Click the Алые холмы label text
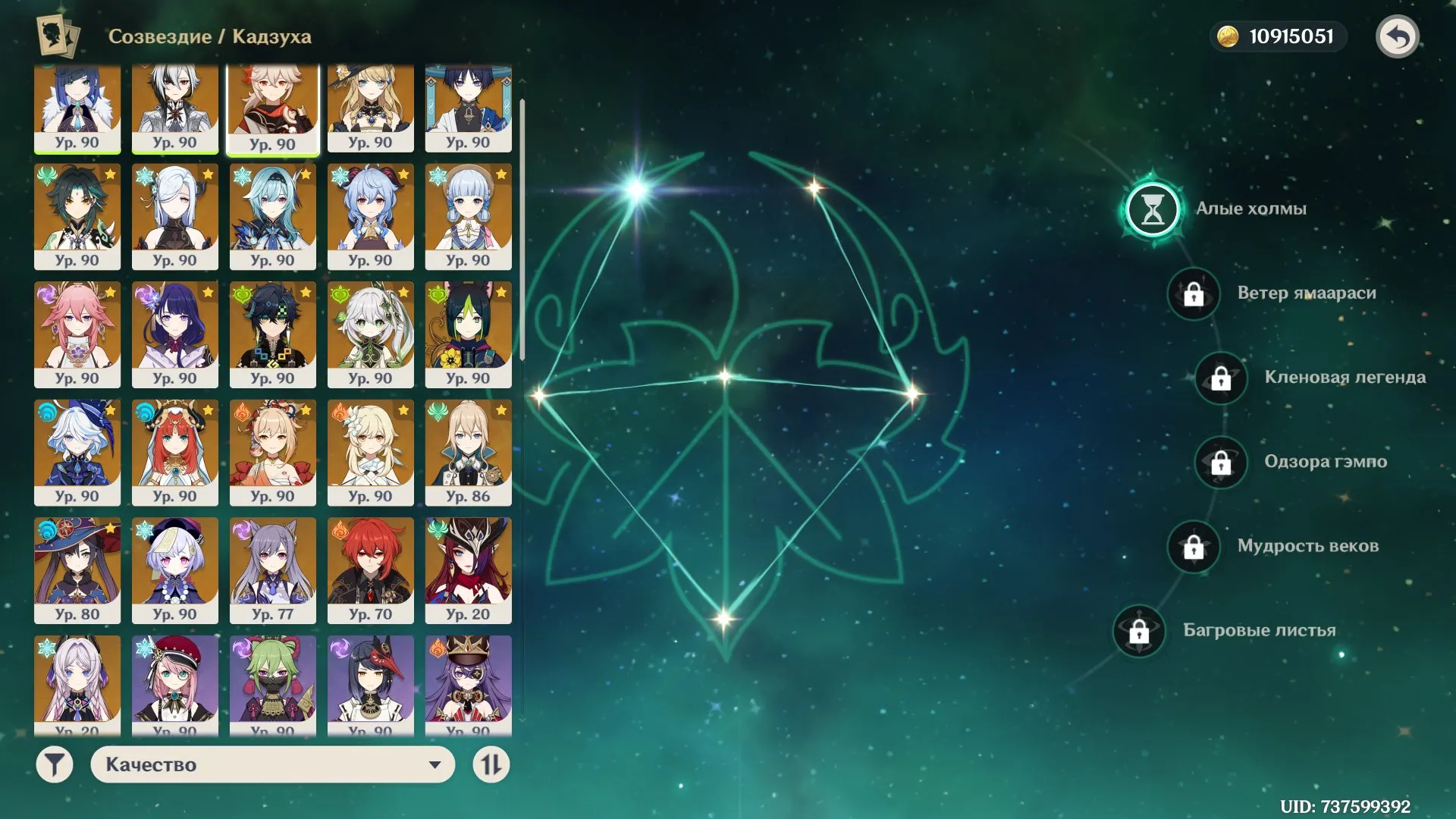This screenshot has height=819, width=1456. (x=1250, y=209)
